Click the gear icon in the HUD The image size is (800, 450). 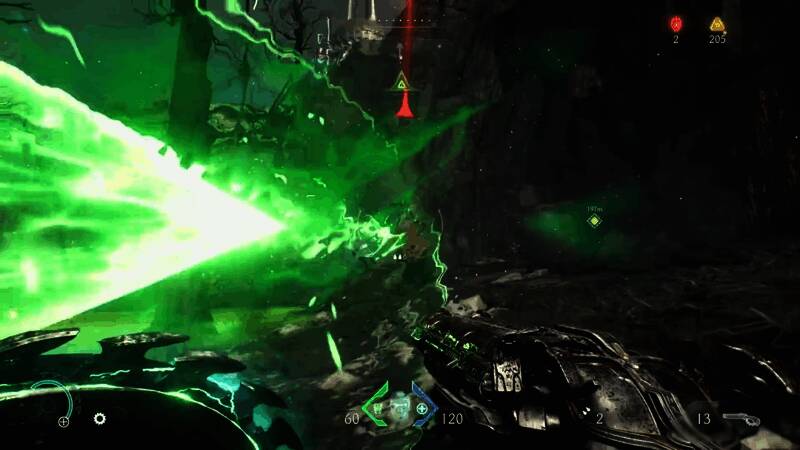[100, 418]
